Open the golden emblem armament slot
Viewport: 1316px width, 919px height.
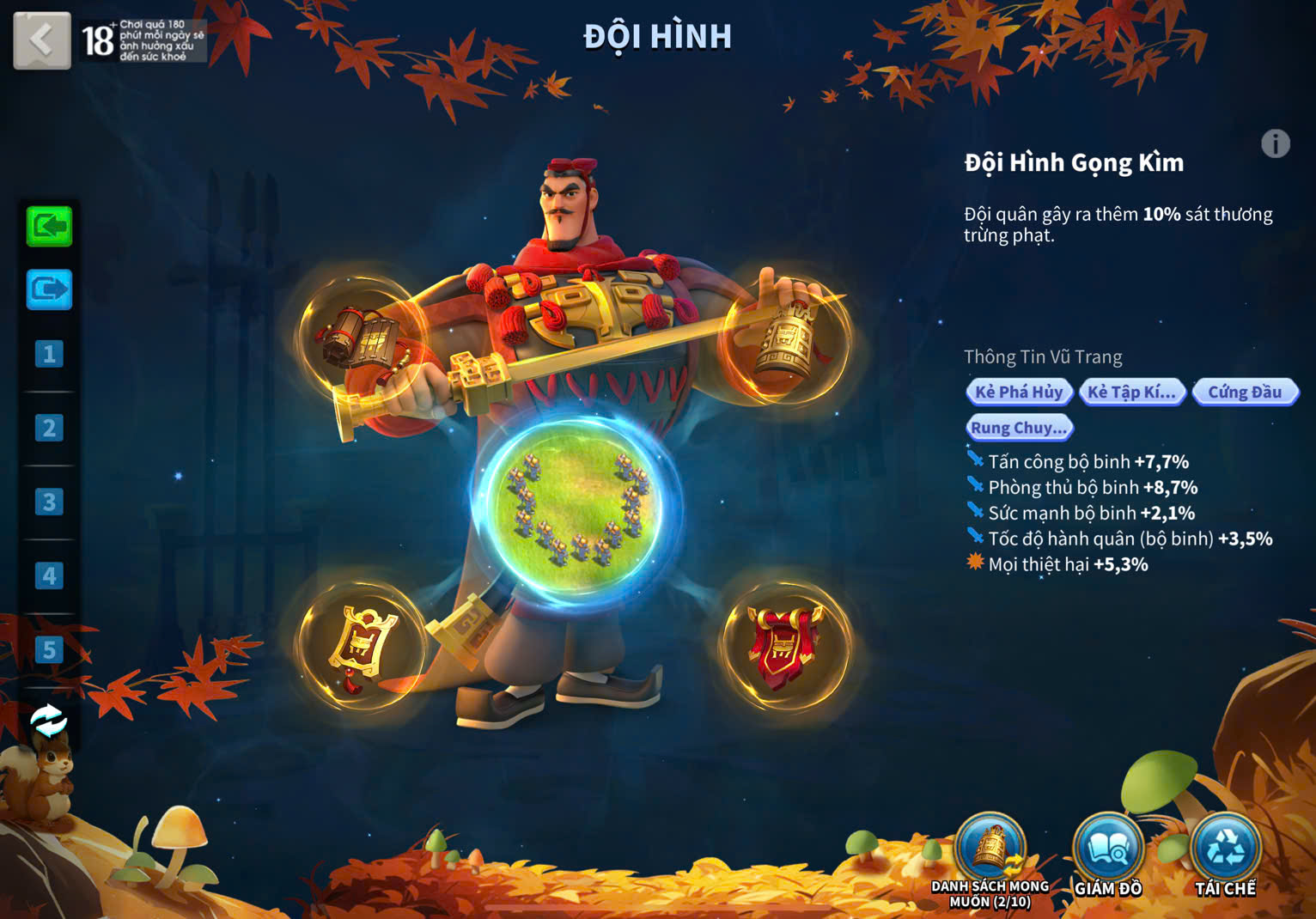(x=361, y=647)
